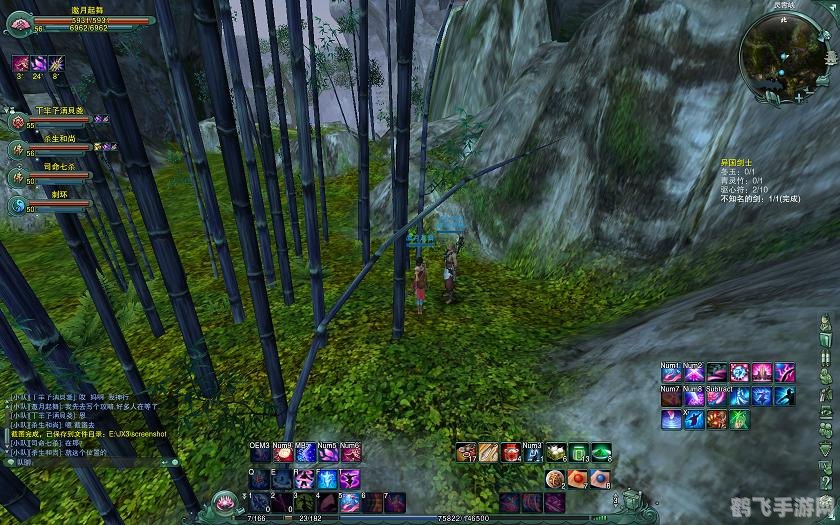Activate the Num6 hotbar skill
The width and height of the screenshot is (840, 525).
coord(350,454)
